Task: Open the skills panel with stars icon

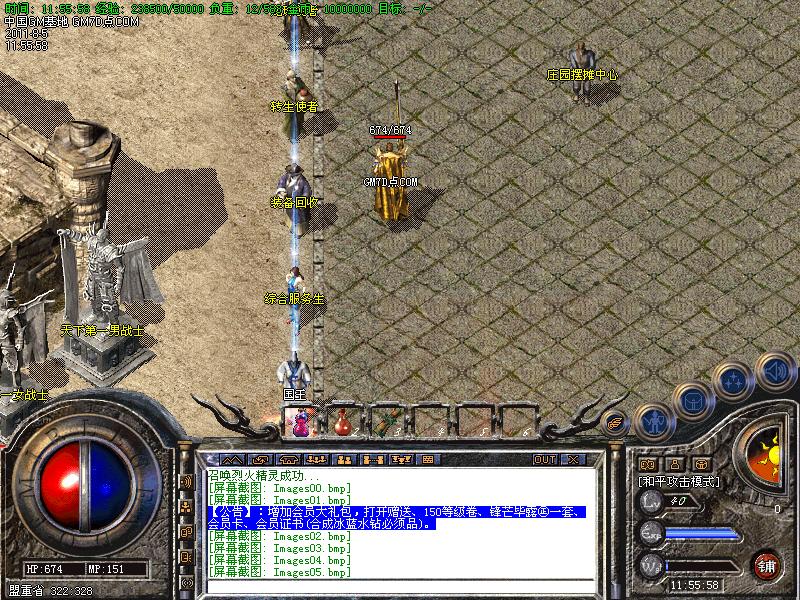Action: point(735,381)
